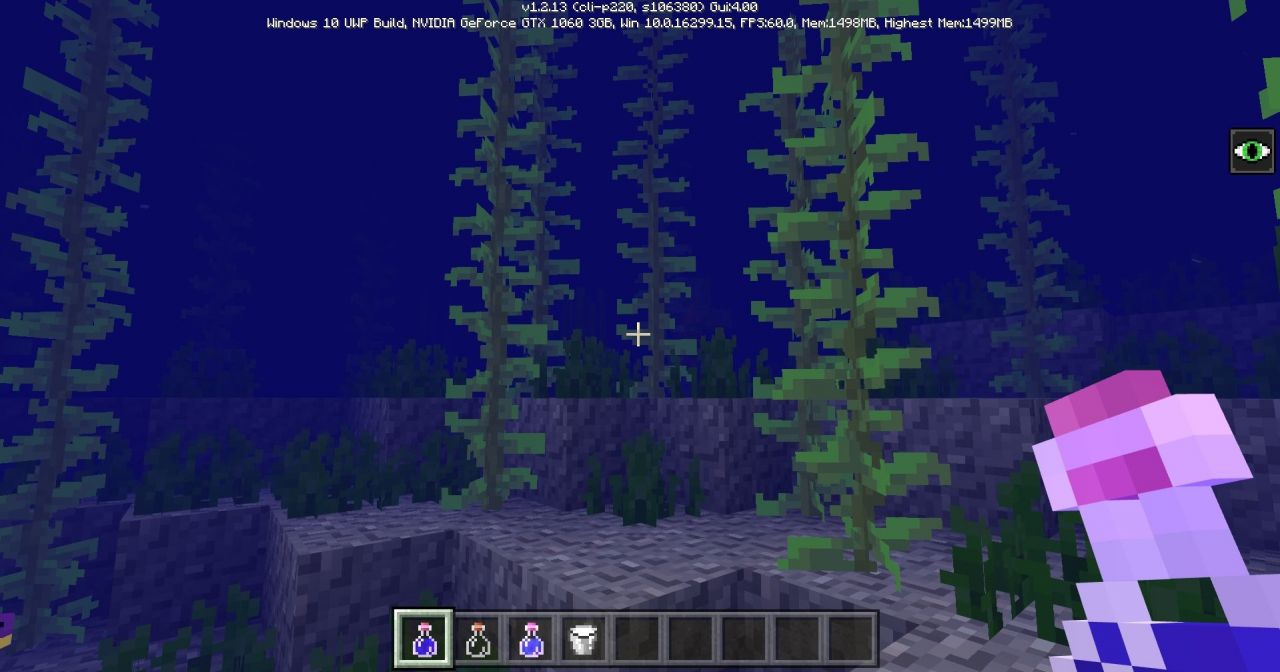1280x672 pixels.
Task: Select the blue potion beside the bucket
Action: click(x=531, y=638)
